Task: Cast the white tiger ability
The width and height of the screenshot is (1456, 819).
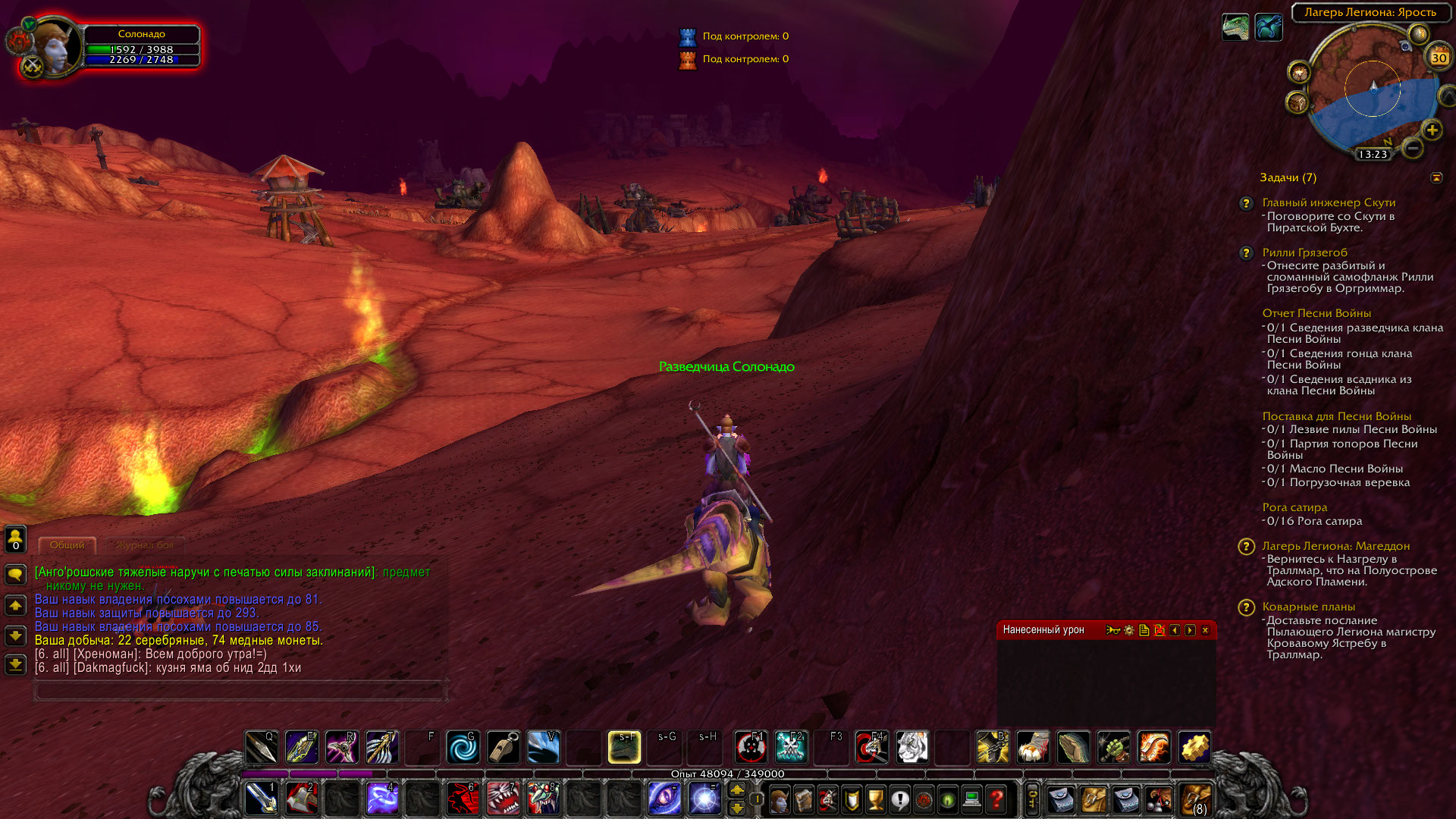Action: [x=912, y=748]
